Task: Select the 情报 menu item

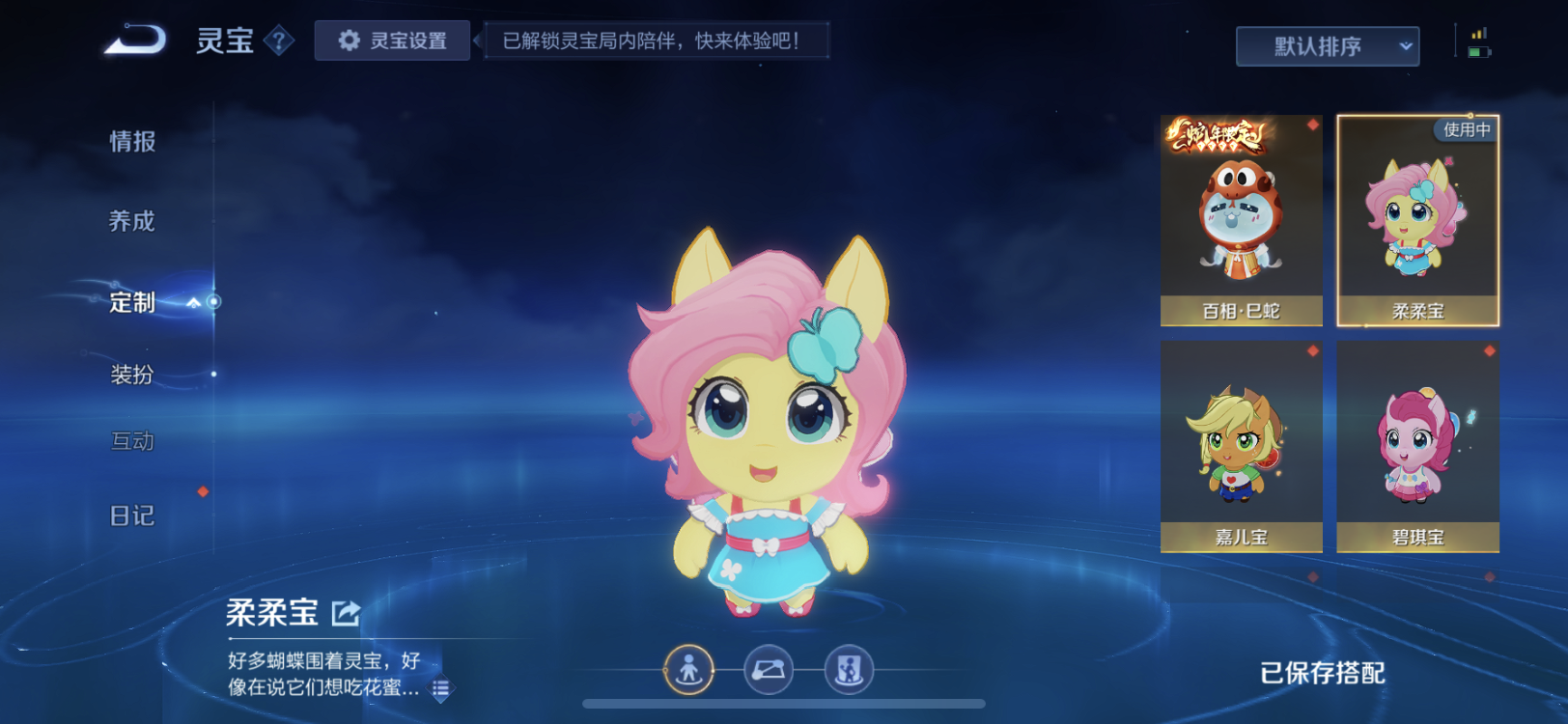Action: click(x=131, y=141)
